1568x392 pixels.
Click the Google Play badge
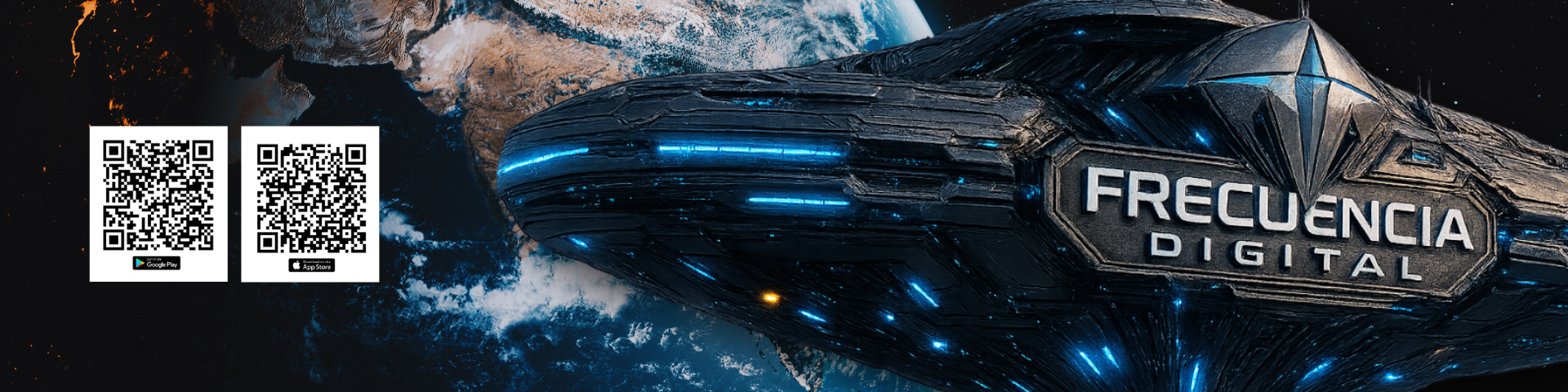pyautogui.click(x=157, y=263)
